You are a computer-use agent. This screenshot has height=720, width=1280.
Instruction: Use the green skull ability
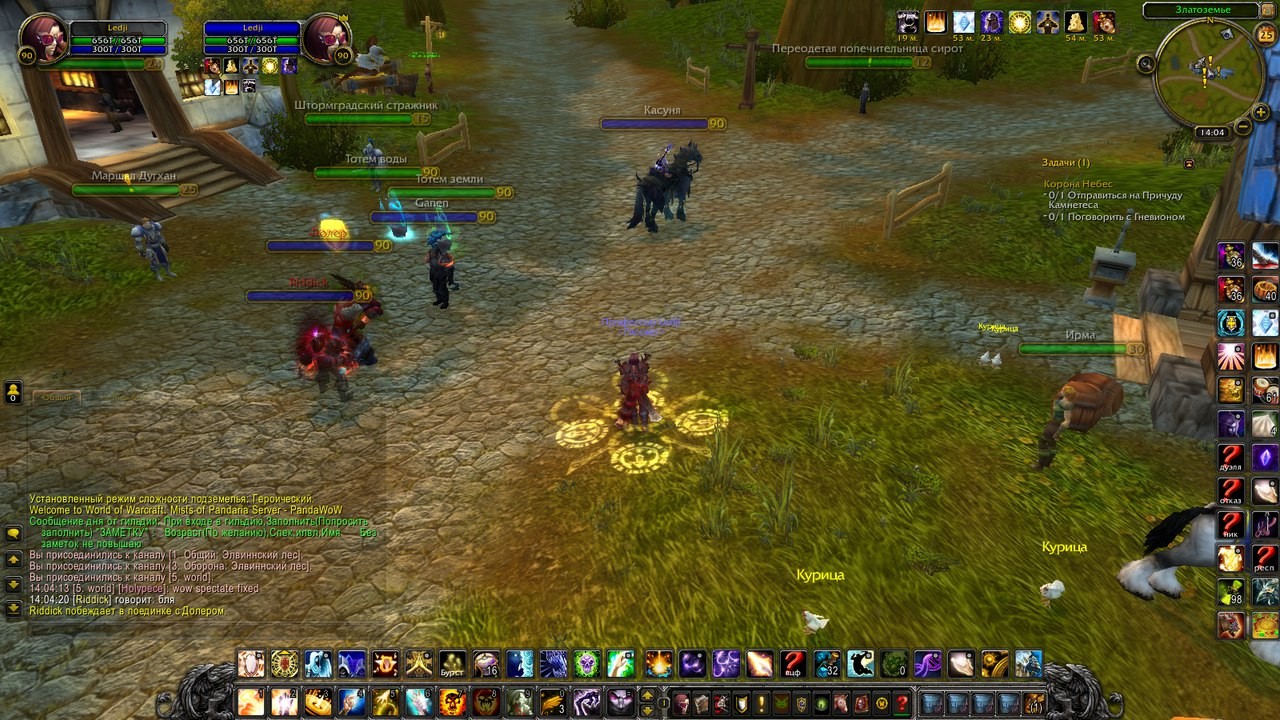(x=587, y=664)
